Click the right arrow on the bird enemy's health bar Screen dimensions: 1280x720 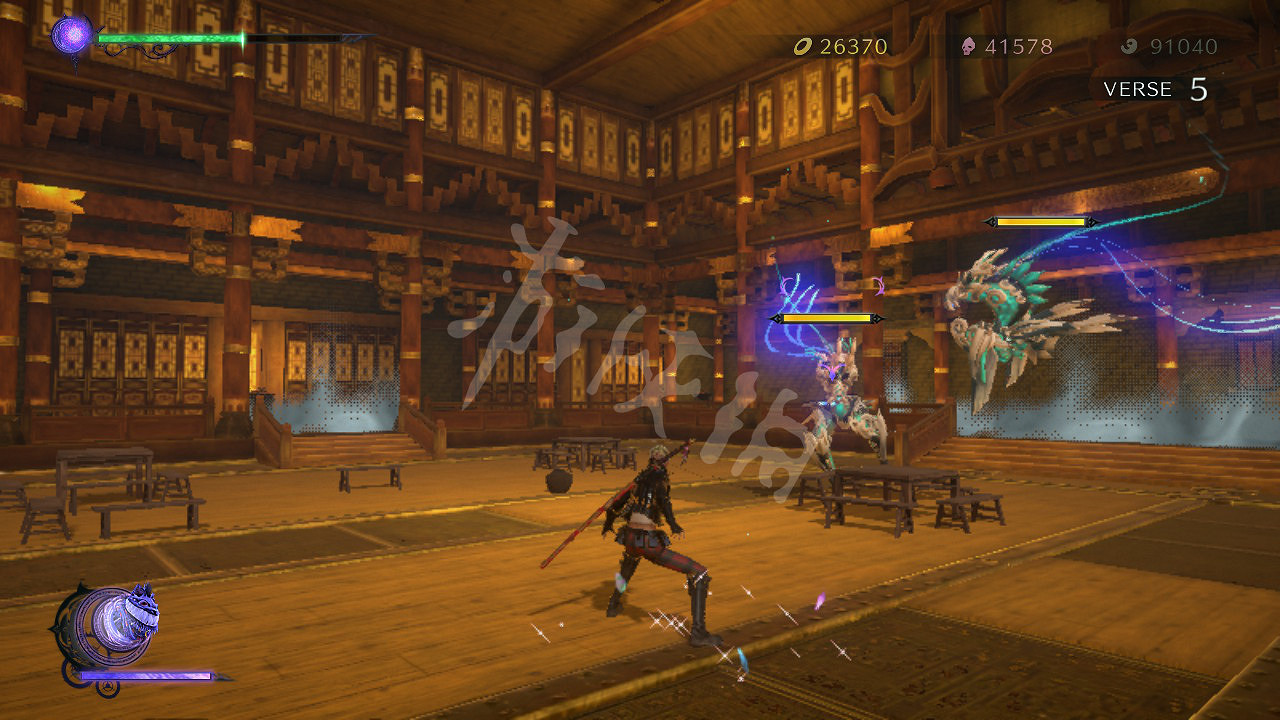(x=1091, y=221)
